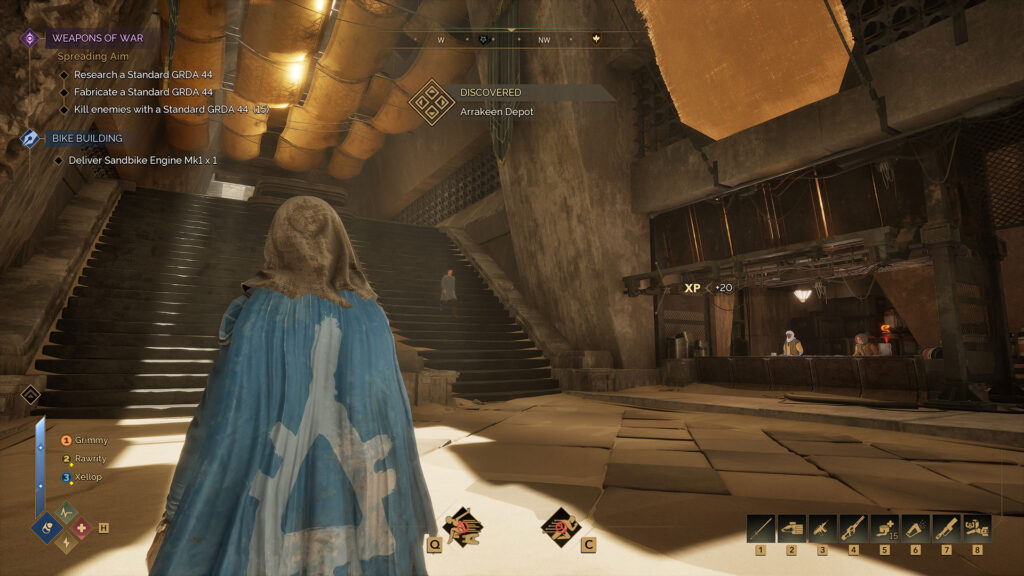1024x576 pixels.
Task: Activate the knee-strike ability icon
Action: pos(461,526)
